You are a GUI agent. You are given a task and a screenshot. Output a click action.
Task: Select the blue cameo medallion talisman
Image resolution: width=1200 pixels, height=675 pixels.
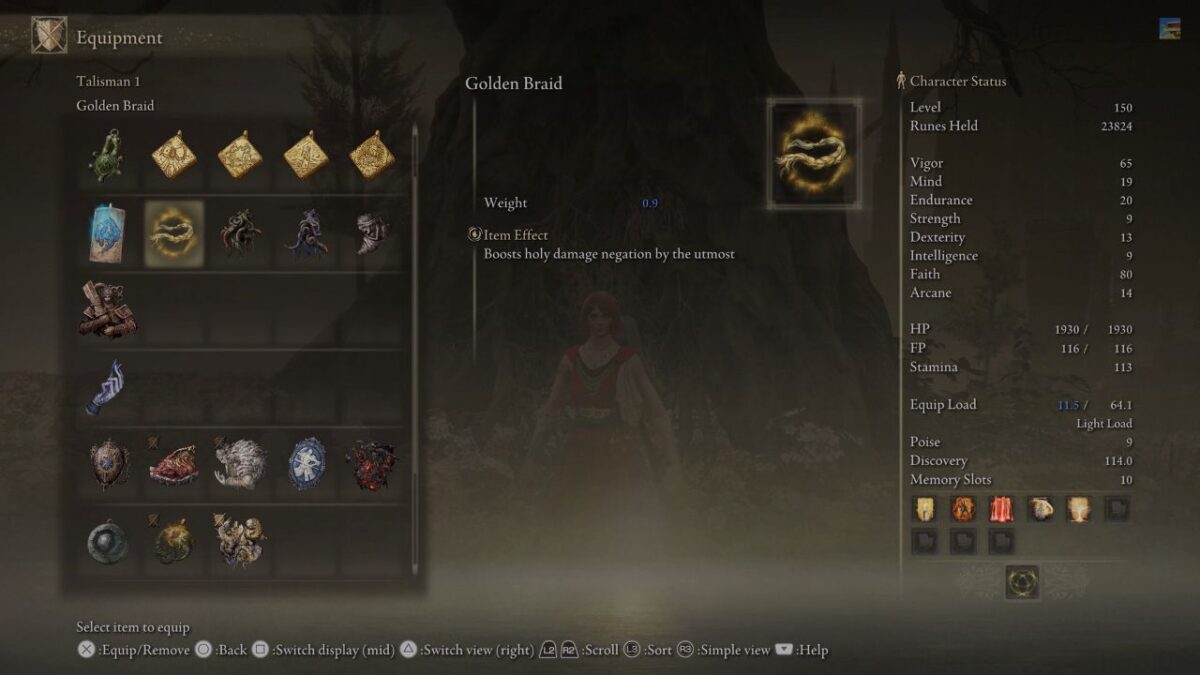pos(306,464)
